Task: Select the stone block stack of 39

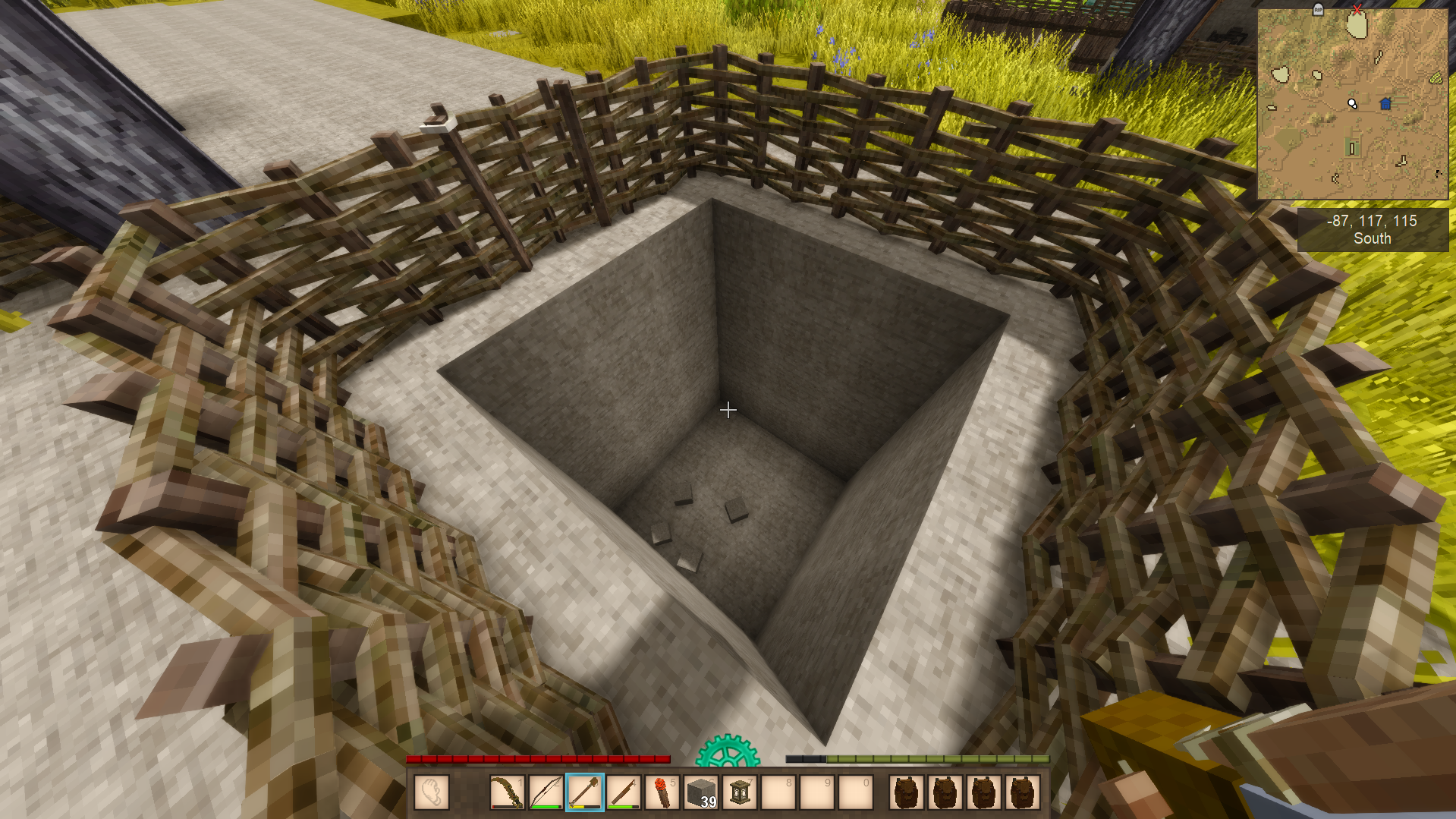Action: [x=702, y=793]
